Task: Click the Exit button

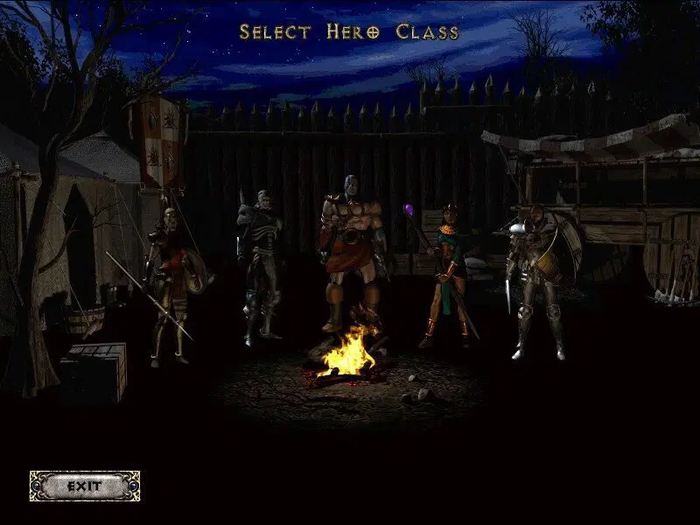Action: pos(85,486)
